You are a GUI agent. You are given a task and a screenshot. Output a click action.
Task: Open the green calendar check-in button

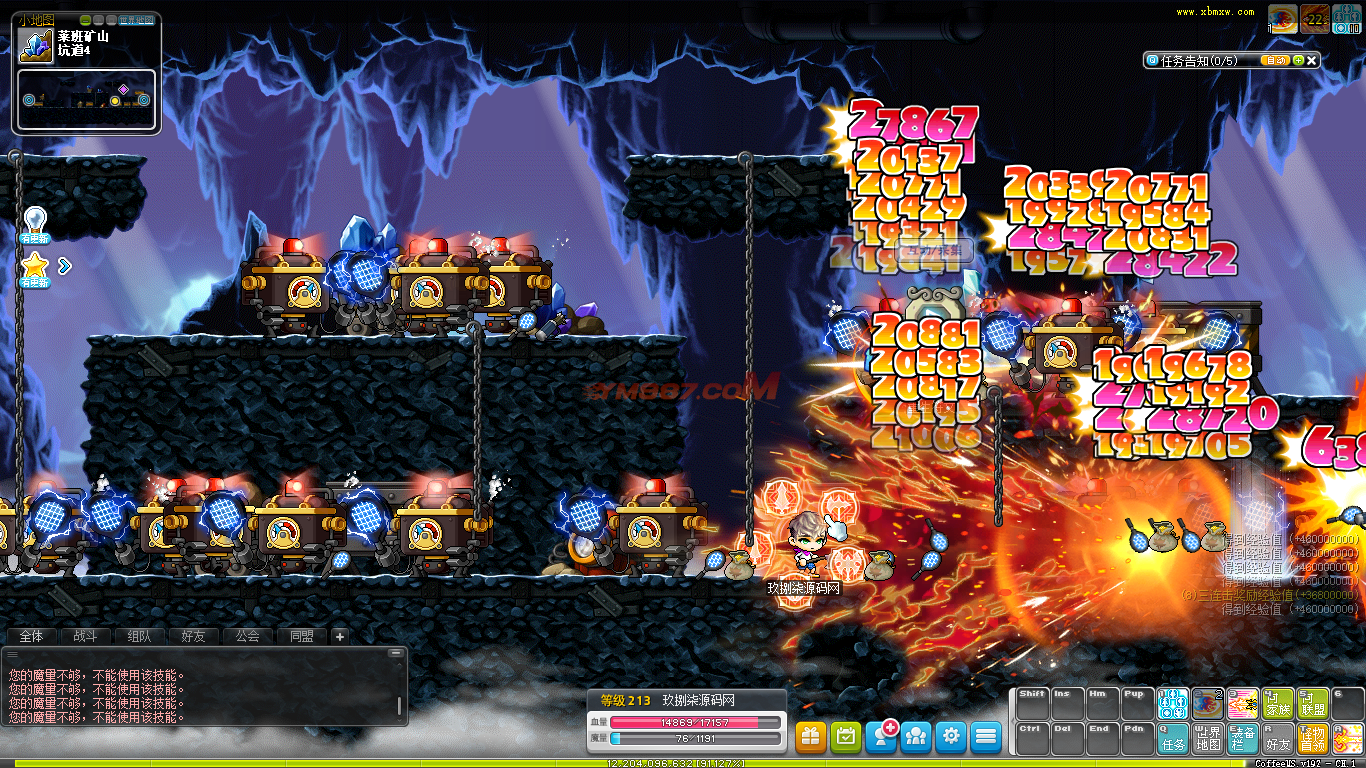point(846,737)
